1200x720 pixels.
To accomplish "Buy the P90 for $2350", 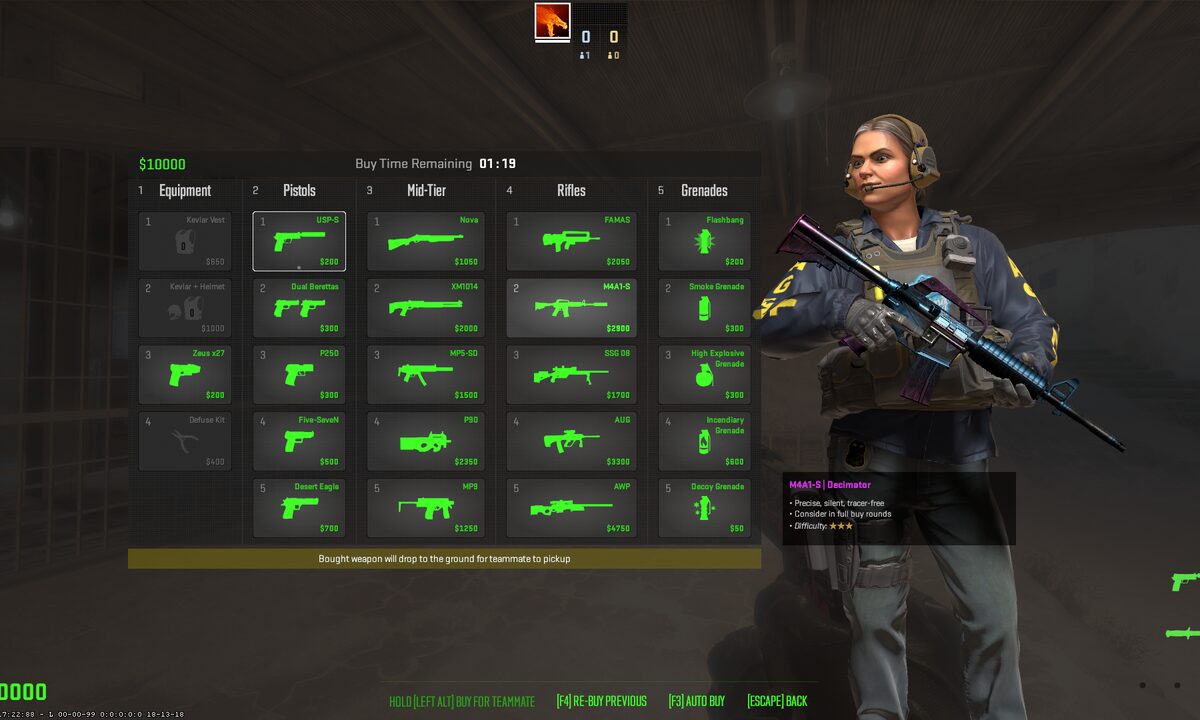I will pyautogui.click(x=426, y=441).
